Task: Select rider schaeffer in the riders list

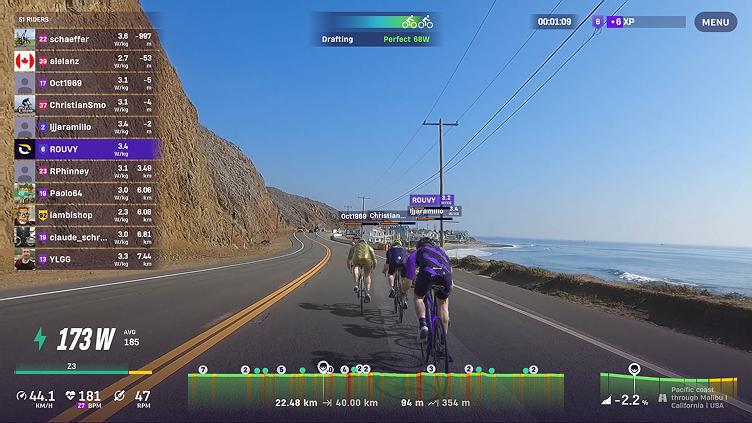Action: 86,39
